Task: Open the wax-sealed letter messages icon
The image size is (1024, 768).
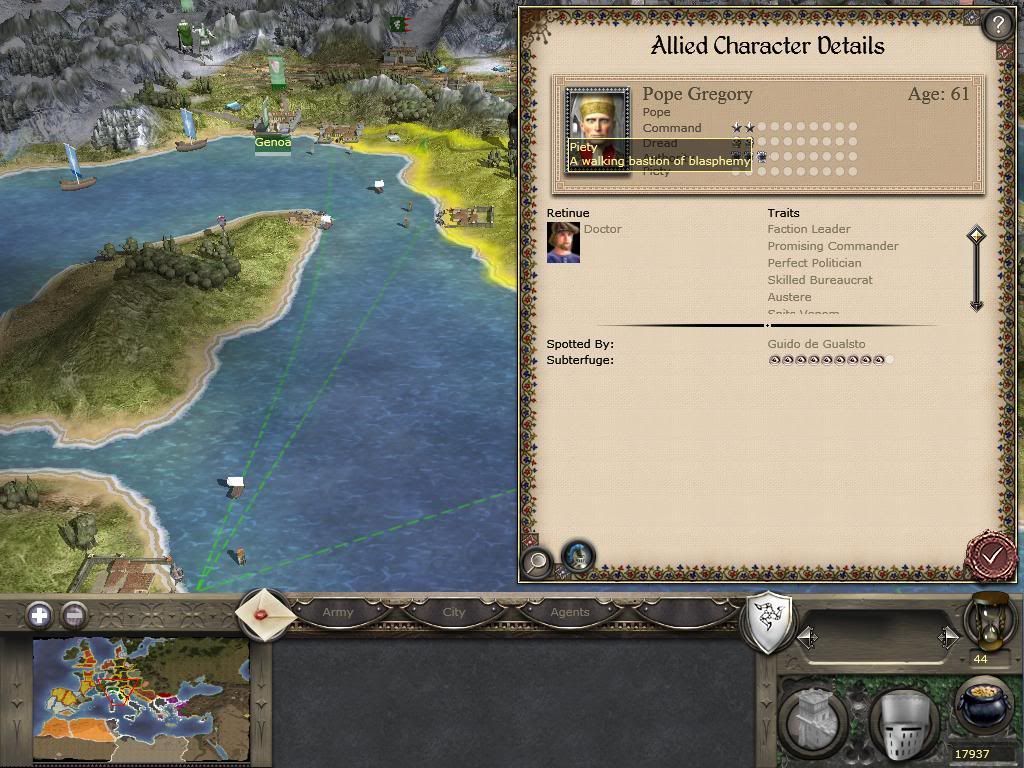Action: 264,613
